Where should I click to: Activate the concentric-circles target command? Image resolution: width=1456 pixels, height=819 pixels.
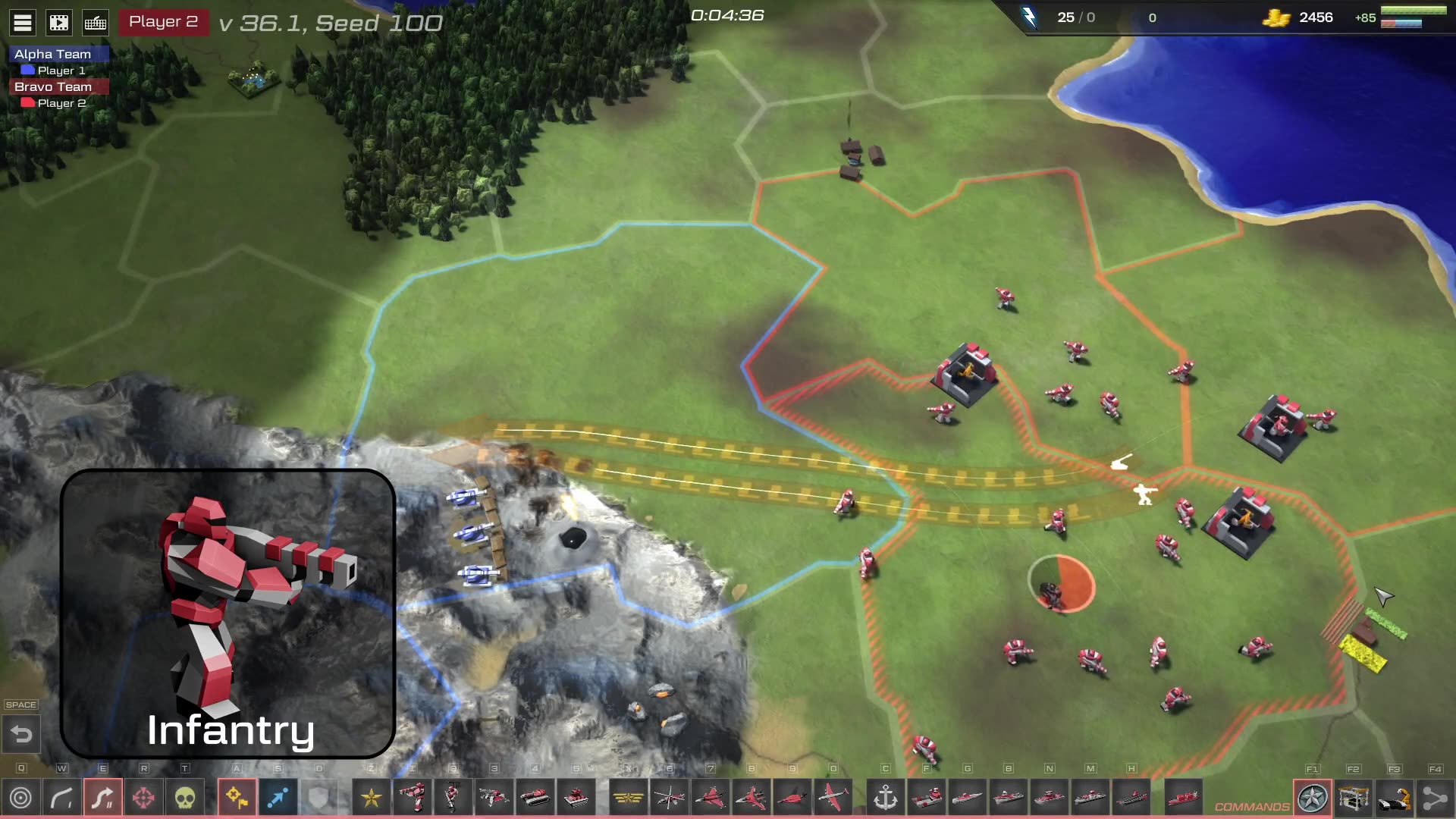pos(21,798)
